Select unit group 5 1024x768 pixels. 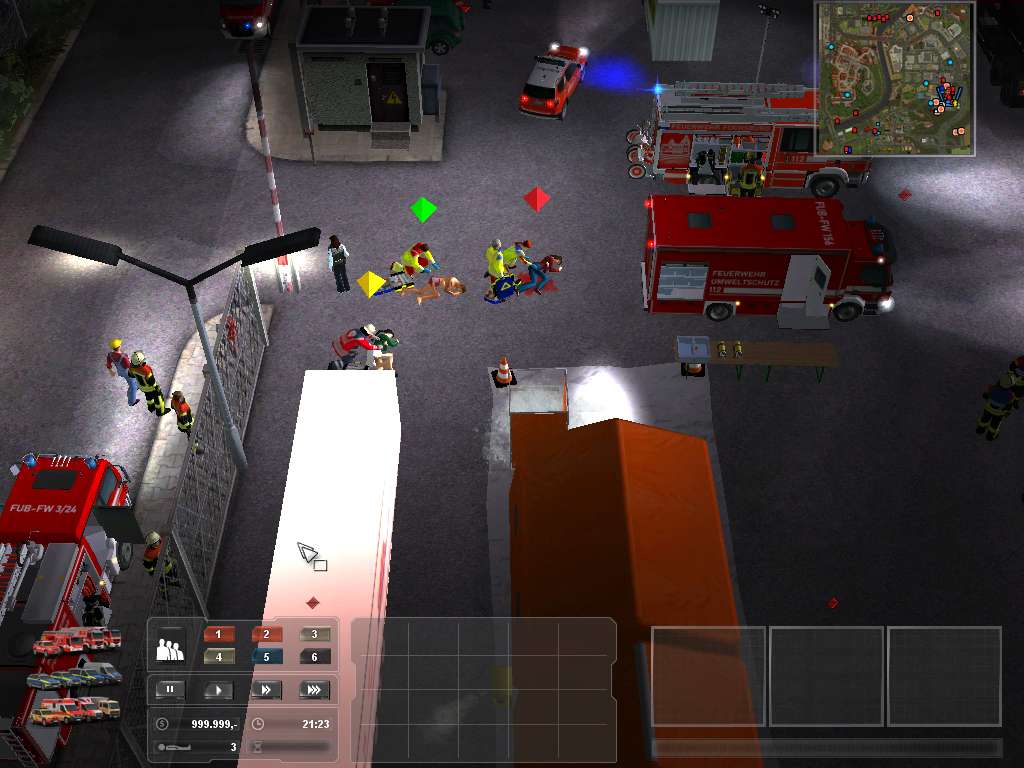[266, 657]
